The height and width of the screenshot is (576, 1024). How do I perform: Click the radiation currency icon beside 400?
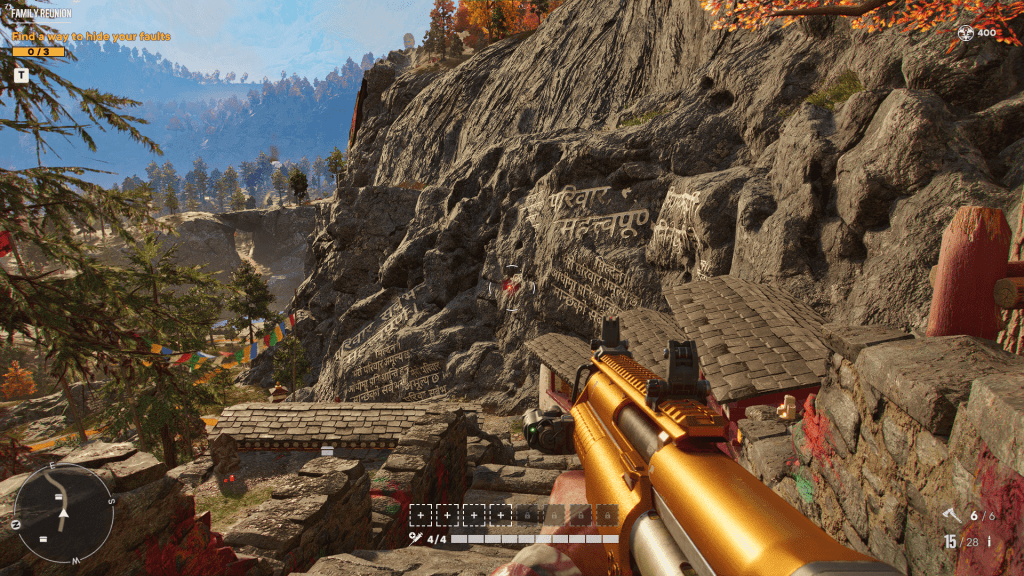965,33
